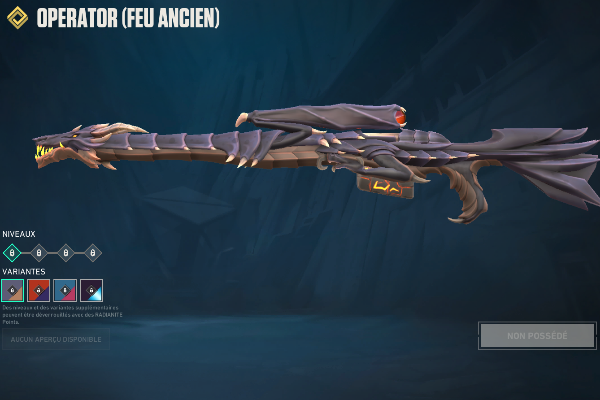Choose the red and purple variant
The image size is (600, 400).
(38, 290)
